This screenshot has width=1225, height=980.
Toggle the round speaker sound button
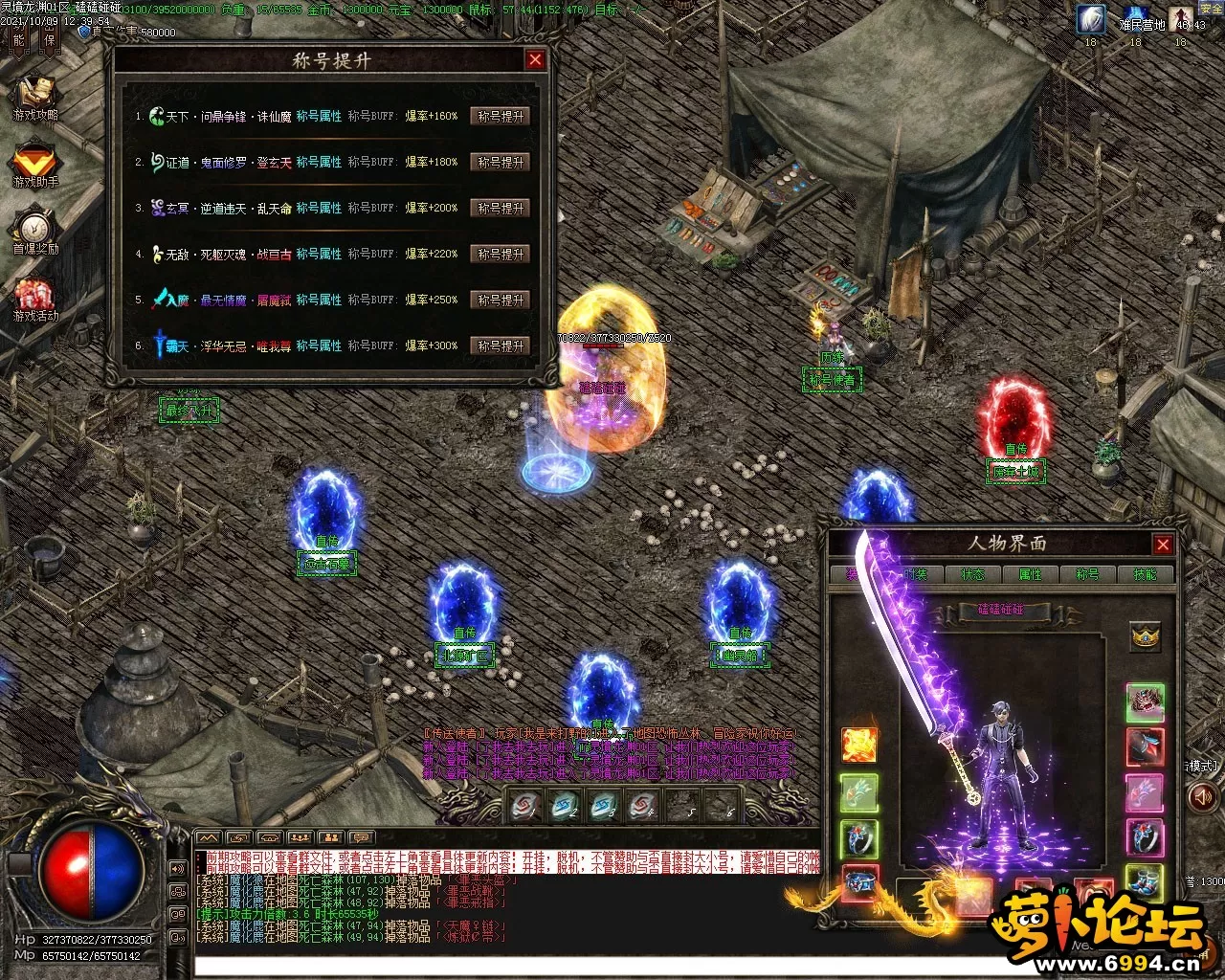click(x=1201, y=796)
